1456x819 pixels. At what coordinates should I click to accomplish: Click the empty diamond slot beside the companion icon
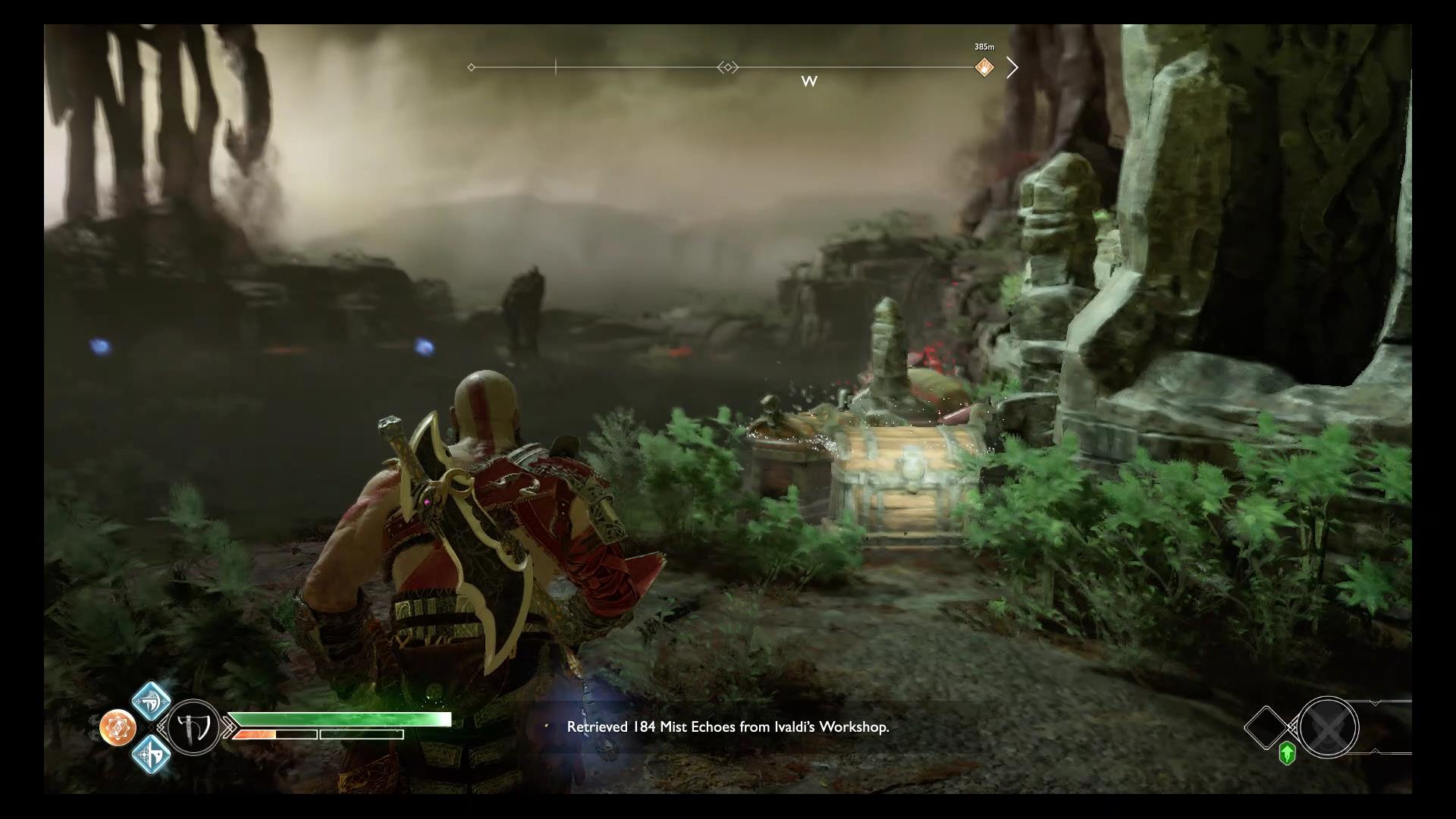coord(1267,727)
